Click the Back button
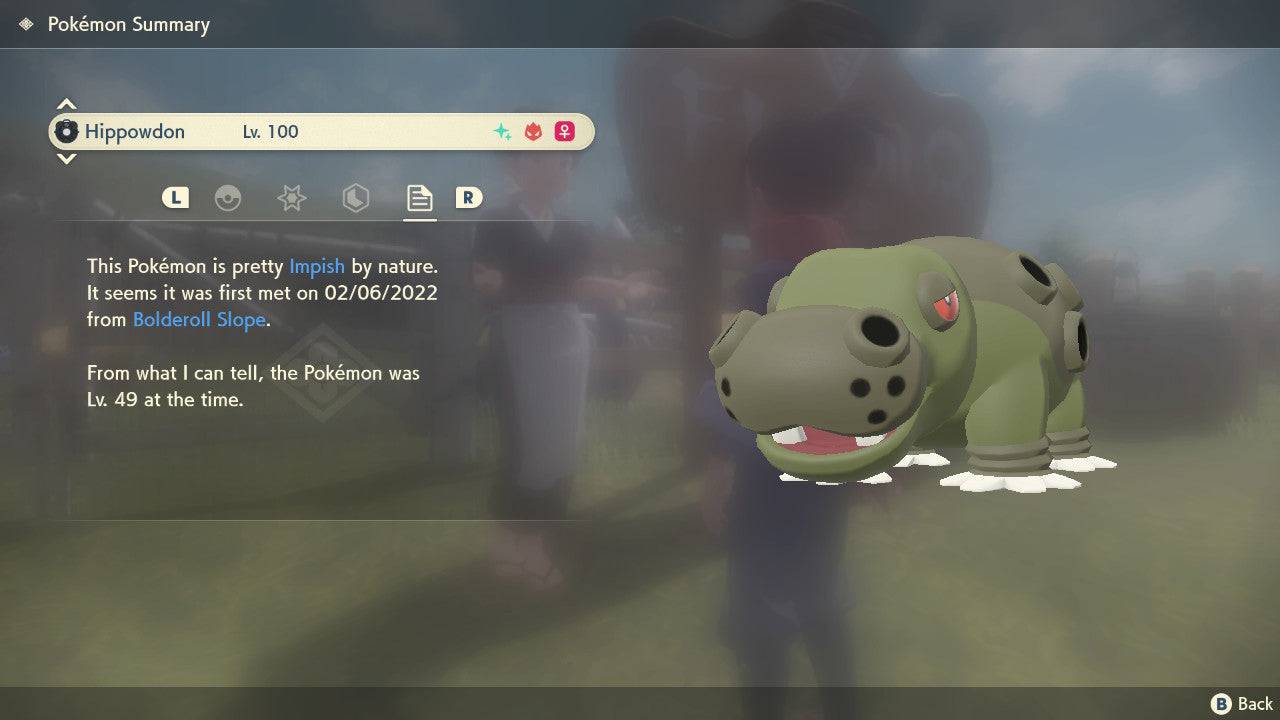 click(x=1243, y=704)
